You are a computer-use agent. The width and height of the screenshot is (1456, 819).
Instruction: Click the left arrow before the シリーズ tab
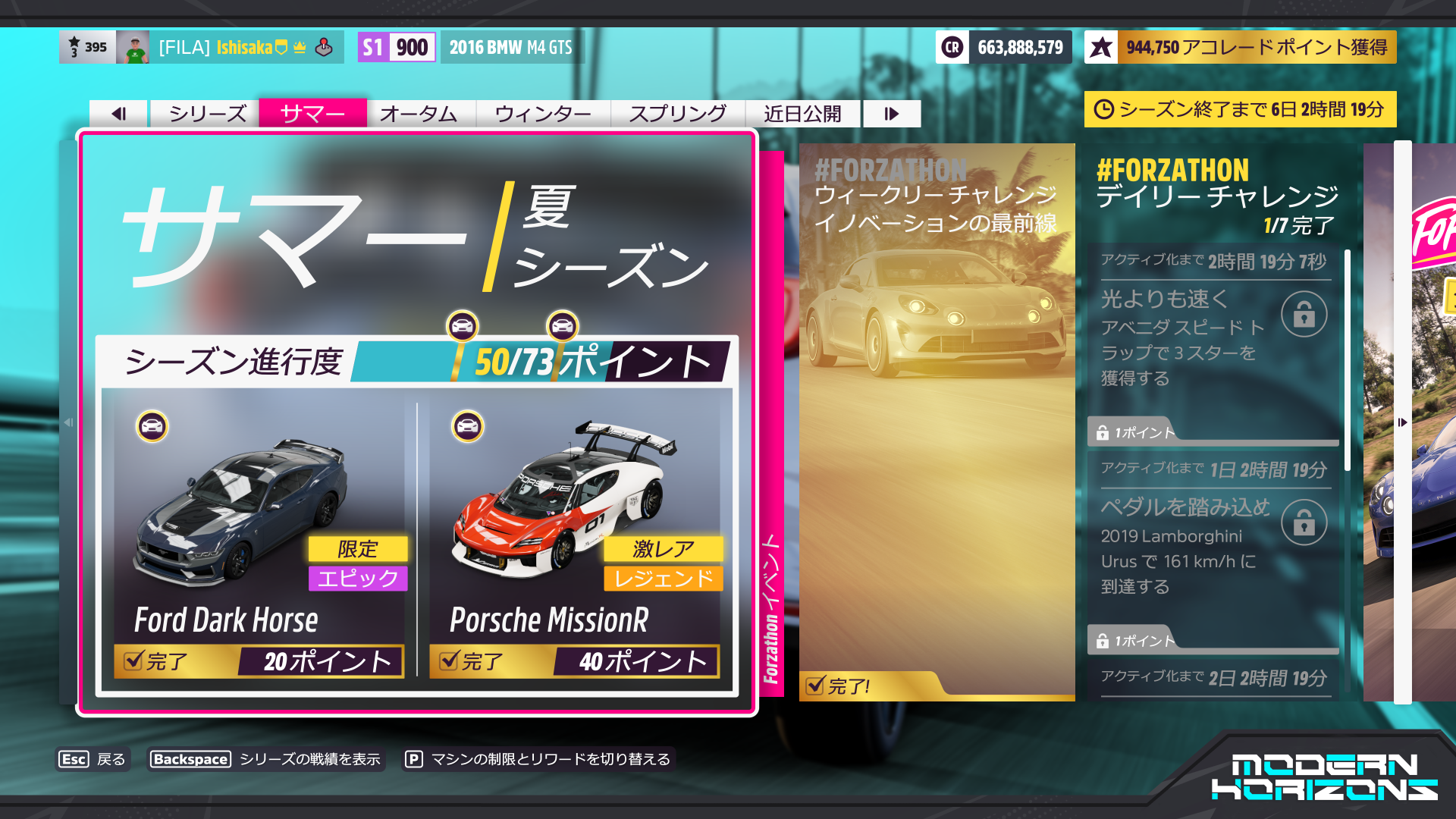click(x=118, y=113)
